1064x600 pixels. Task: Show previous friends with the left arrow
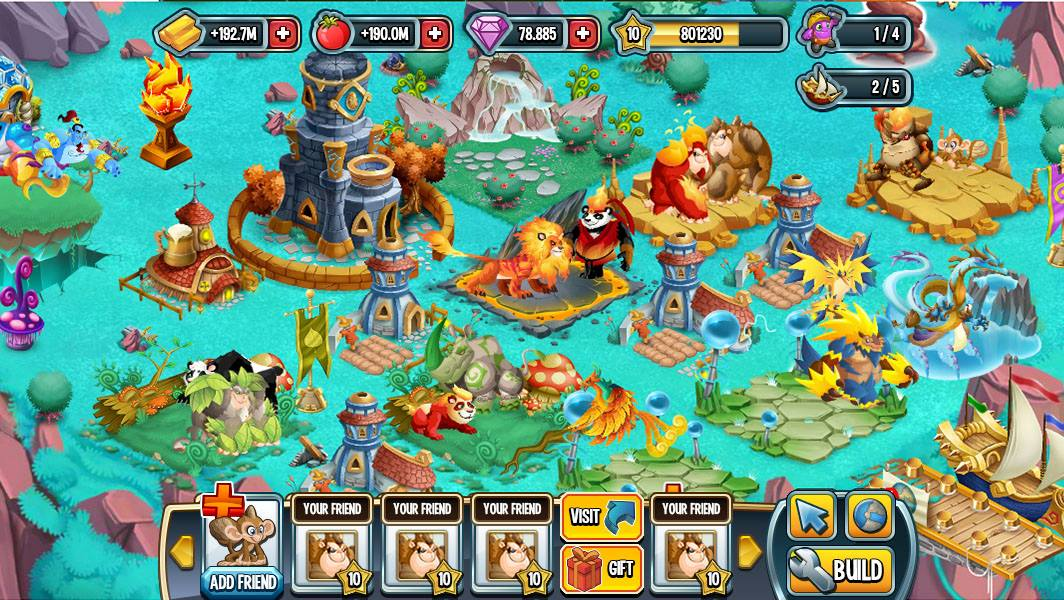182,549
